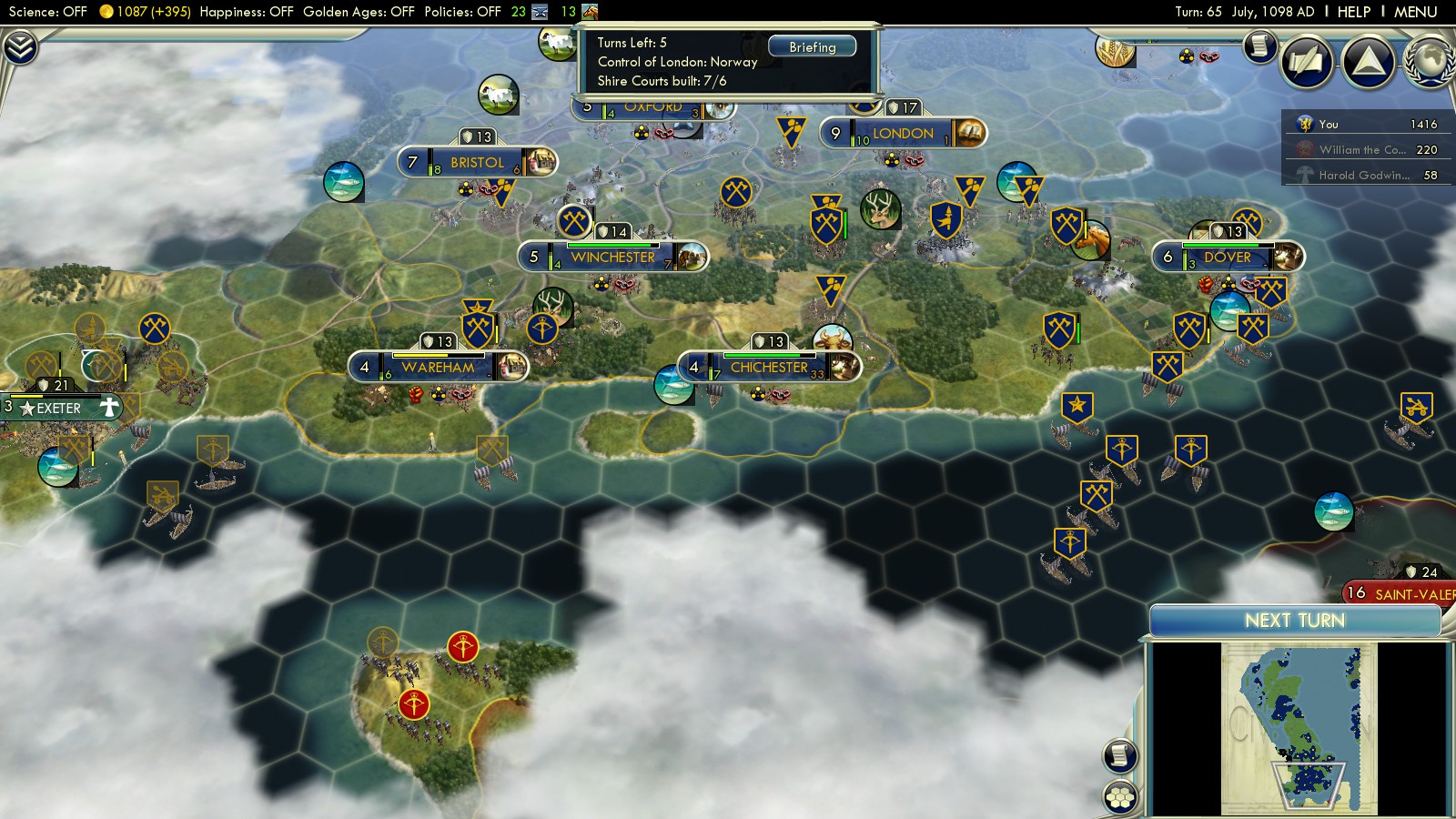The image size is (1456, 819).
Task: Open the globe with laurel wreath button
Action: [1431, 62]
